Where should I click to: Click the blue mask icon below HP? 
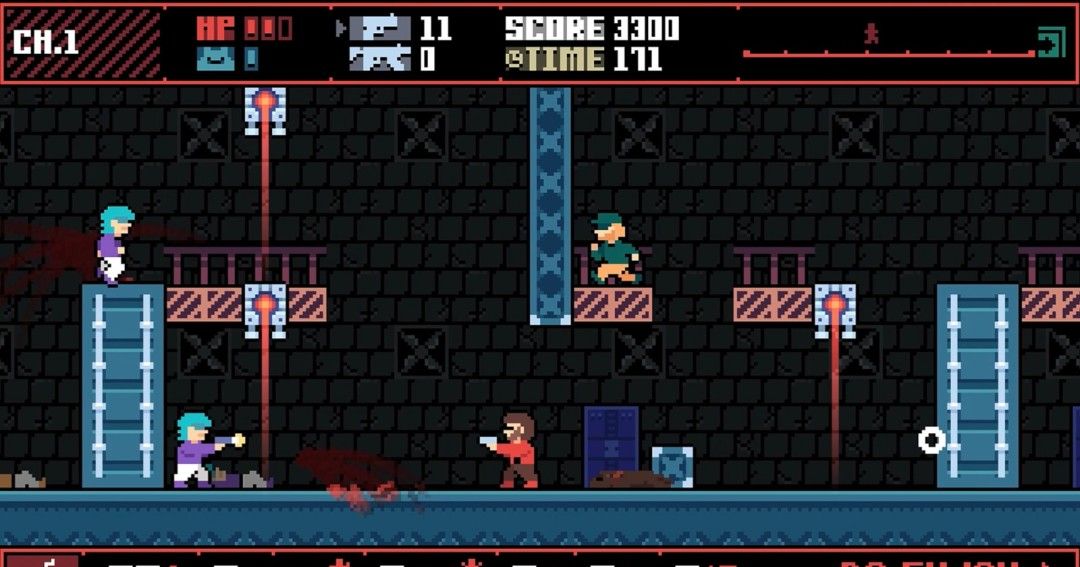point(215,59)
